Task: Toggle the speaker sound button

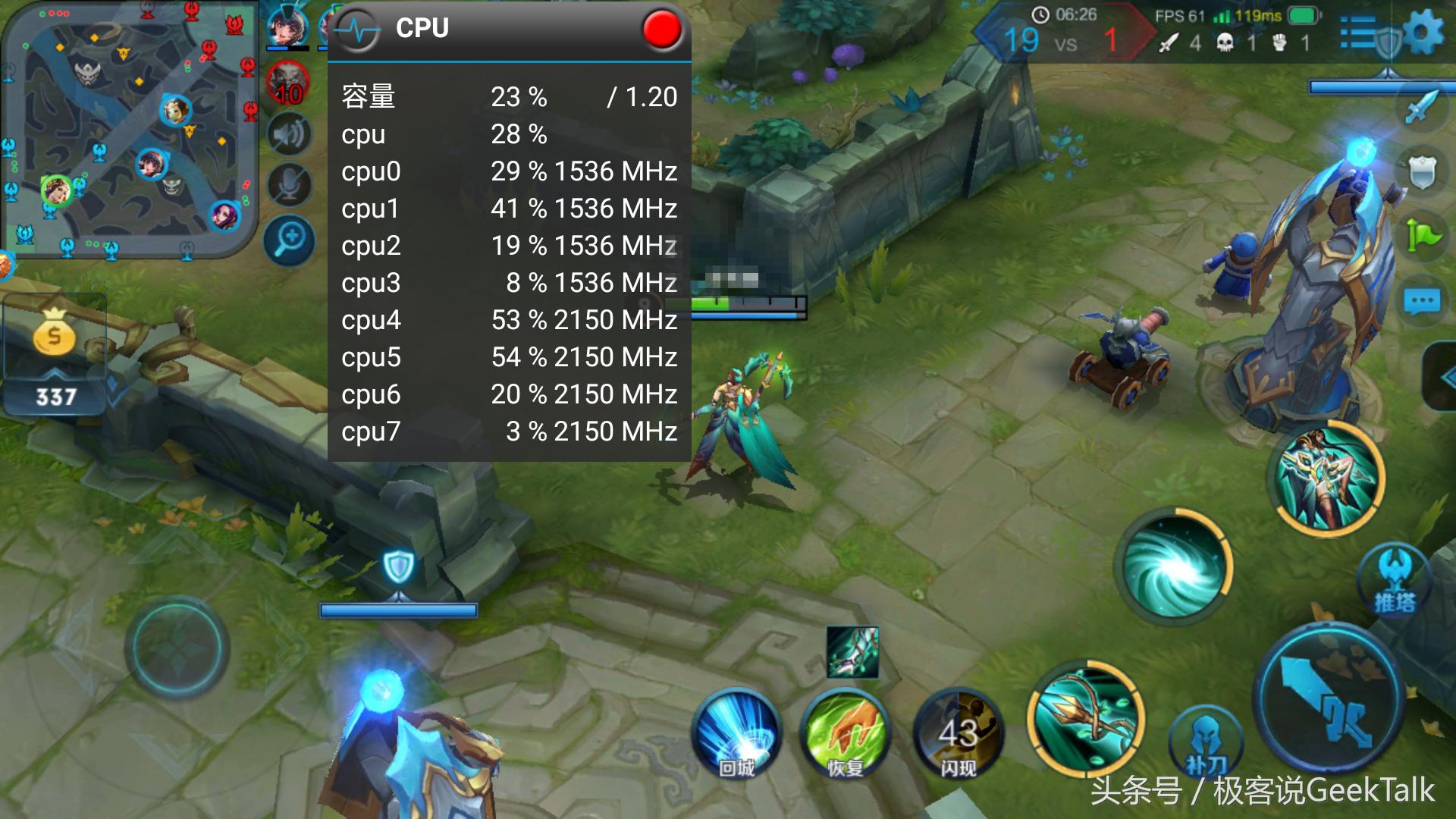Action: (x=289, y=136)
